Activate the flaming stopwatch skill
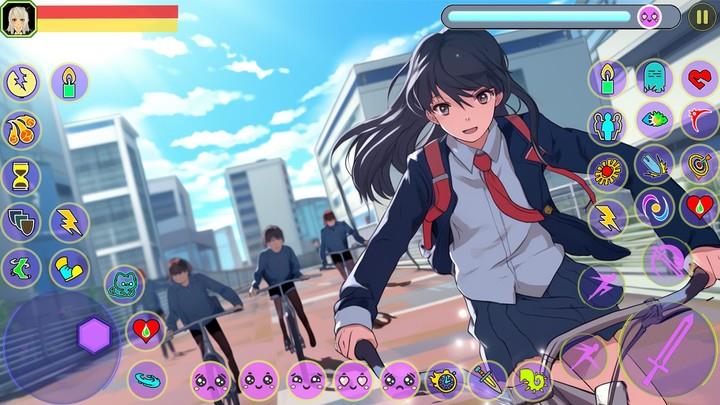The width and height of the screenshot is (720, 405). (x=442, y=380)
